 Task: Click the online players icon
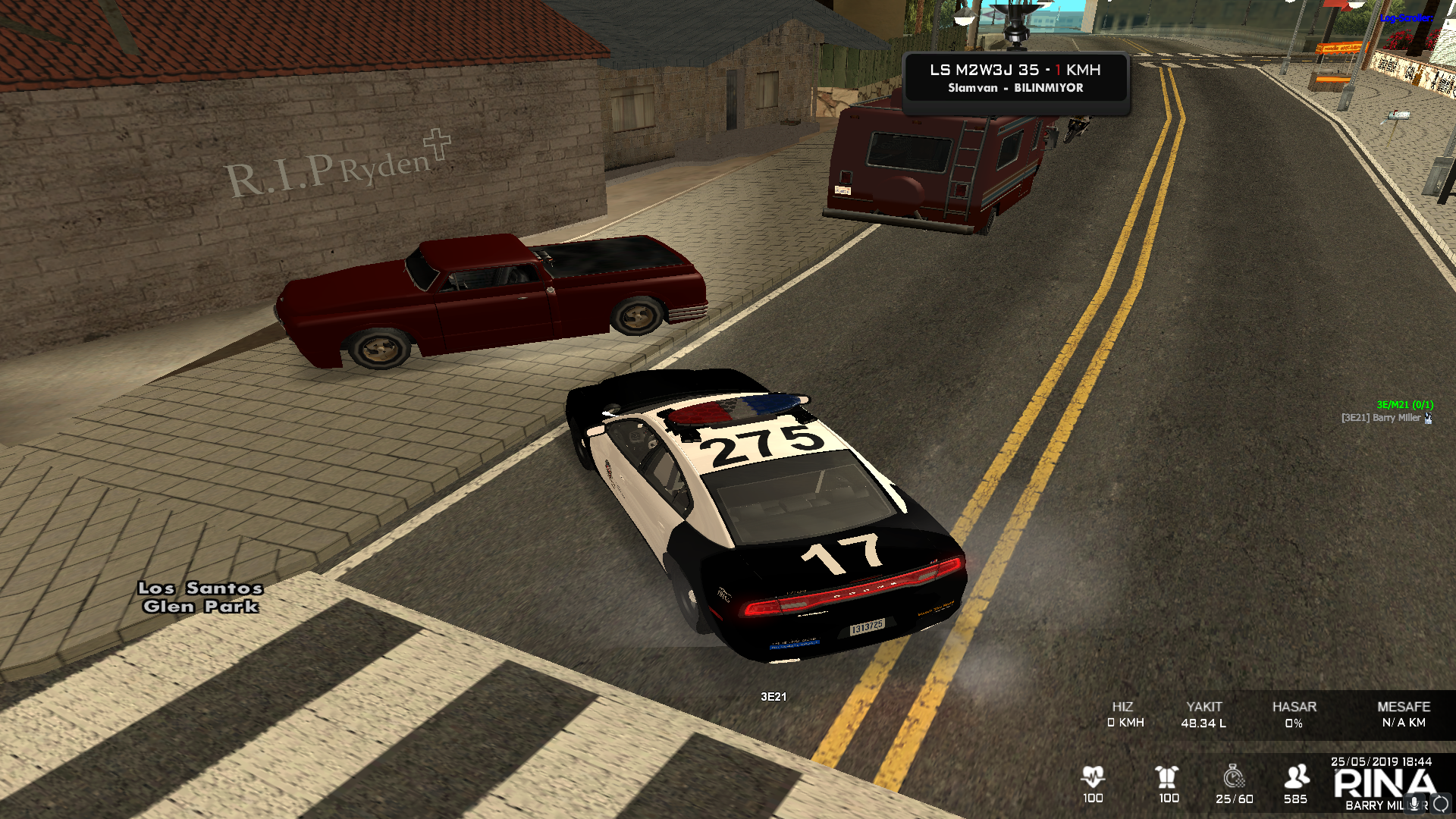click(1297, 777)
